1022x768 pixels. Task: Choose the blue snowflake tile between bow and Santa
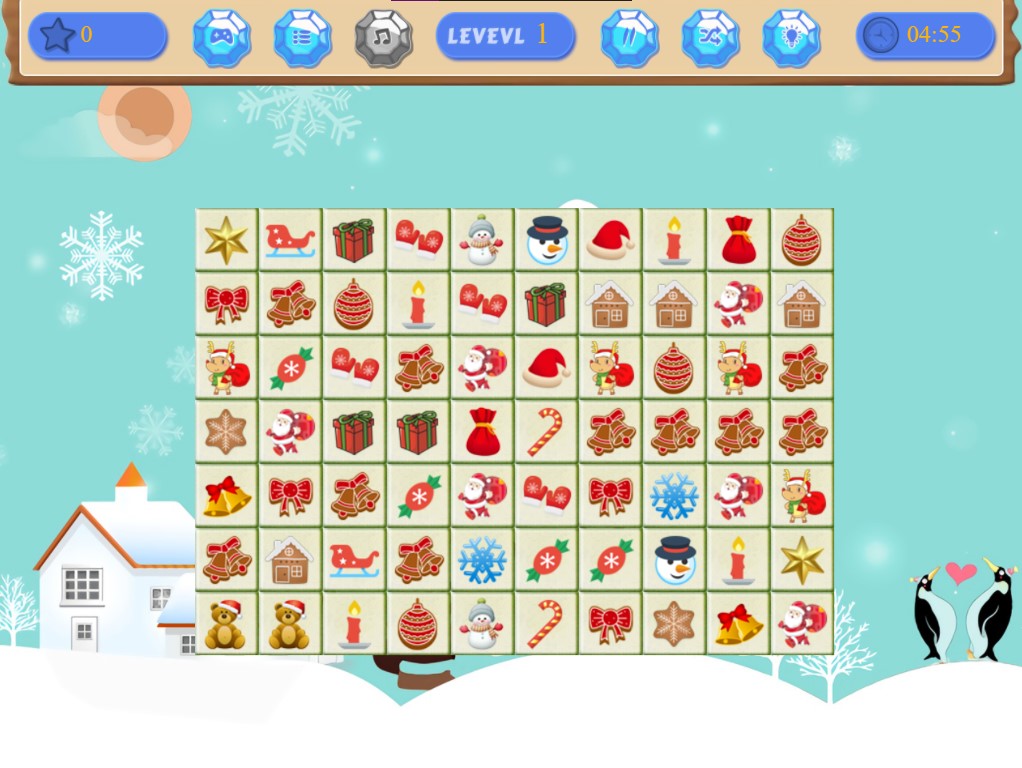pyautogui.click(x=674, y=496)
